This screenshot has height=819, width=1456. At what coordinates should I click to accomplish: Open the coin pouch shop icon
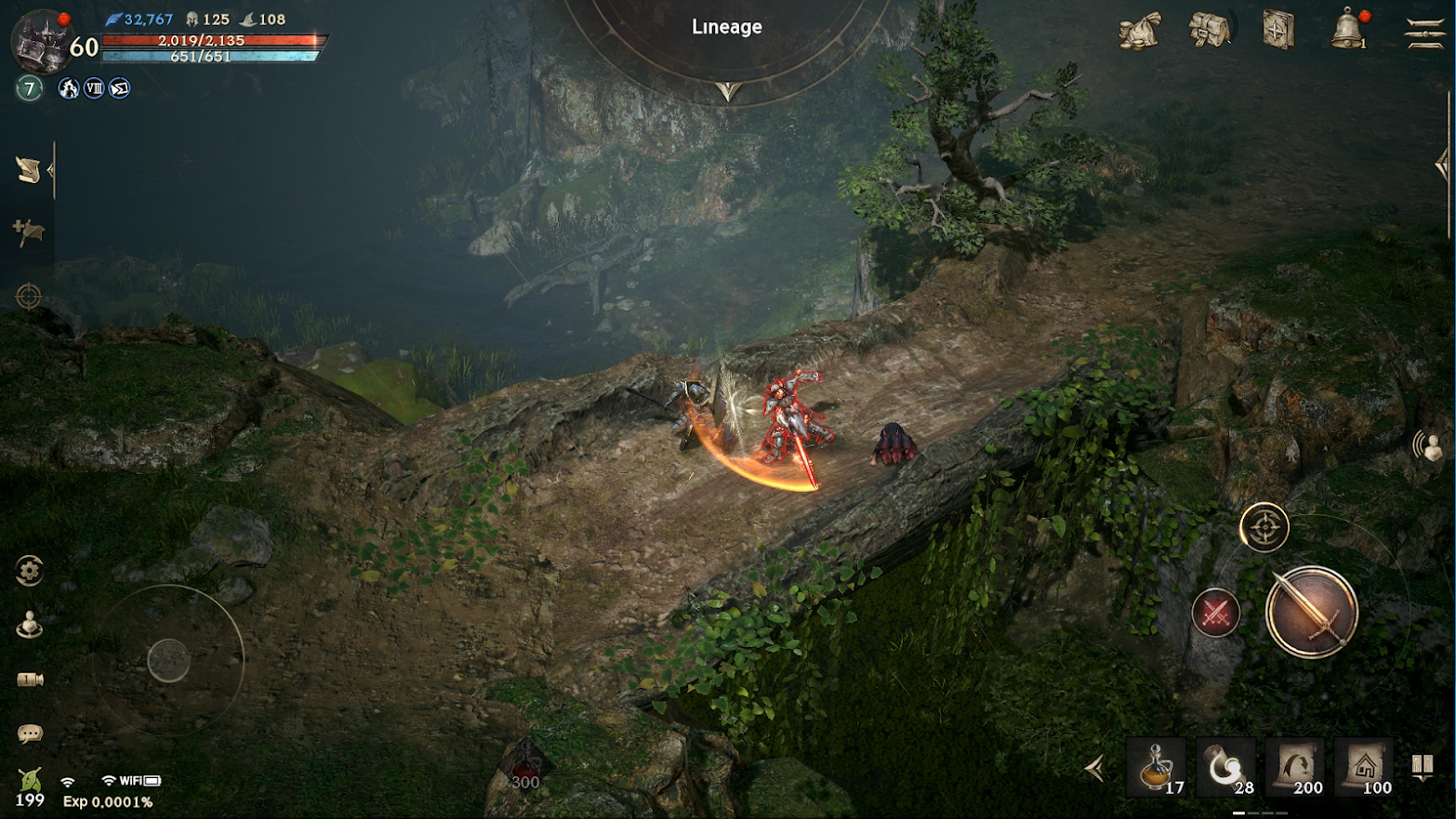click(1140, 31)
